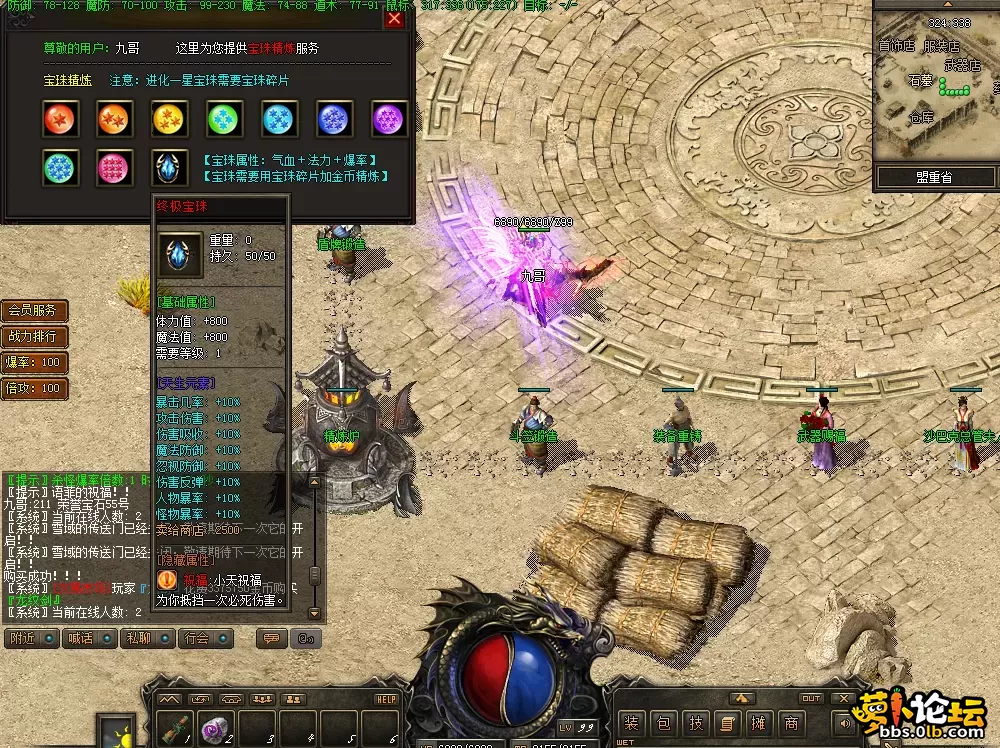Choose the yellow three-star orb
Screen dimensions: 1000x748
pos(170,118)
